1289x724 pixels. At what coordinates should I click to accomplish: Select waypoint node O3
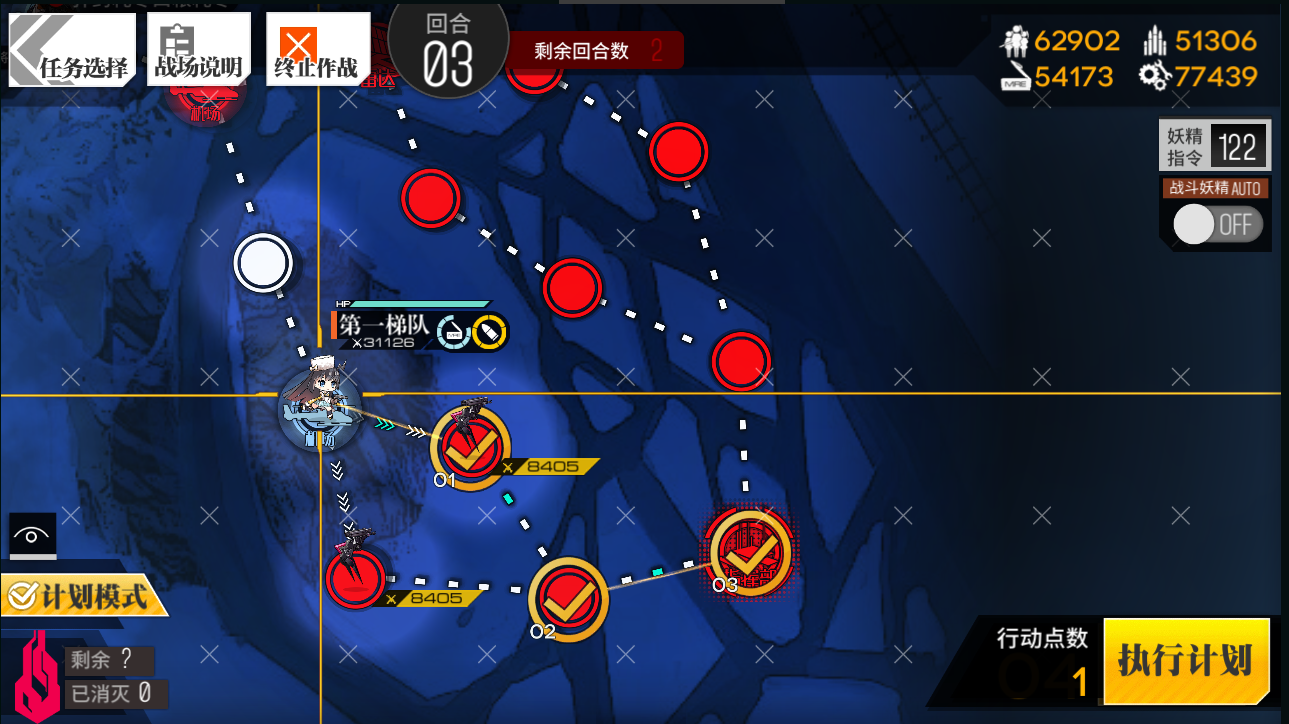(x=750, y=553)
